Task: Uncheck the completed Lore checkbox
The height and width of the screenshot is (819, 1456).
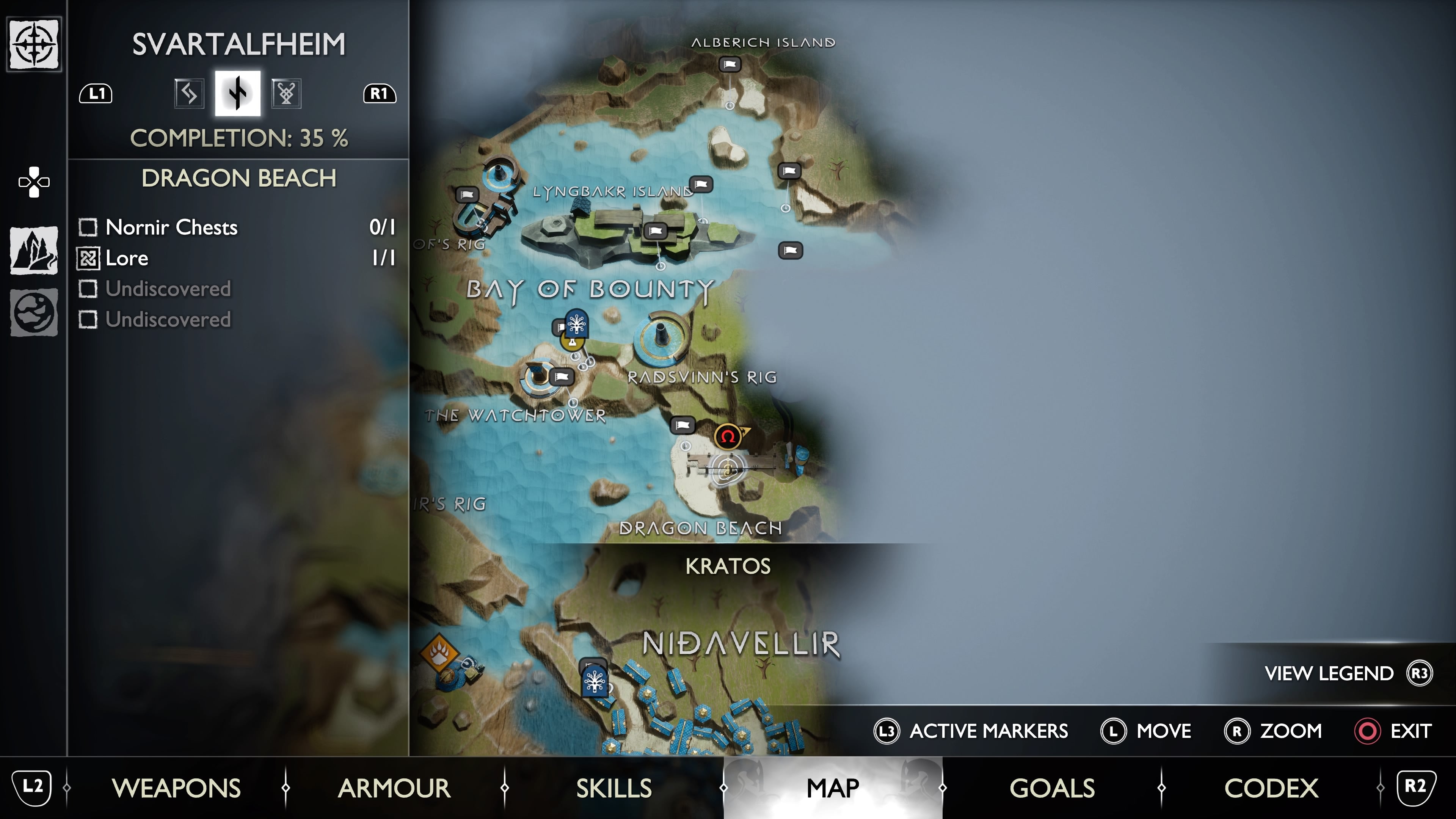Action: (x=88, y=258)
